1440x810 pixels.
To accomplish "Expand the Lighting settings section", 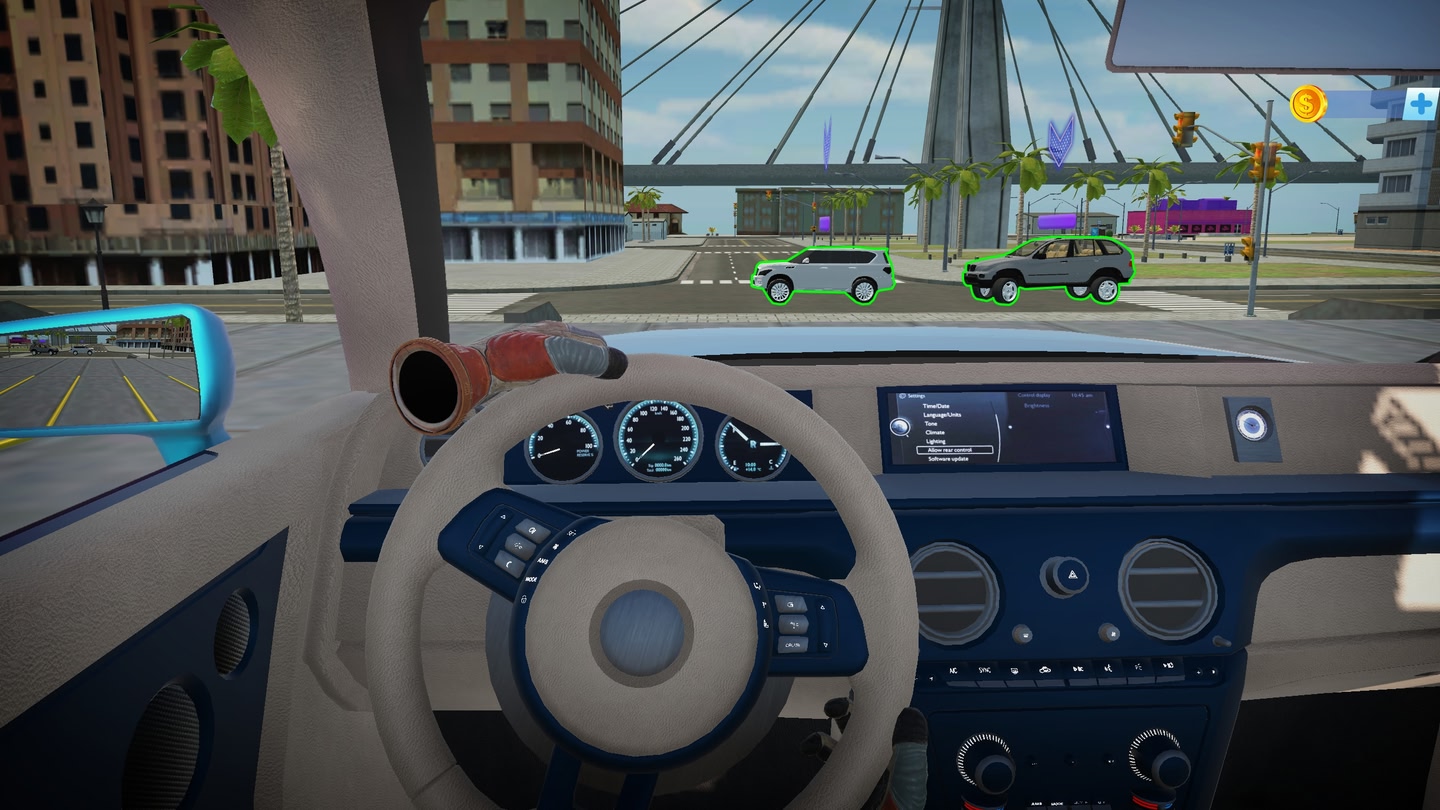I will tap(936, 441).
